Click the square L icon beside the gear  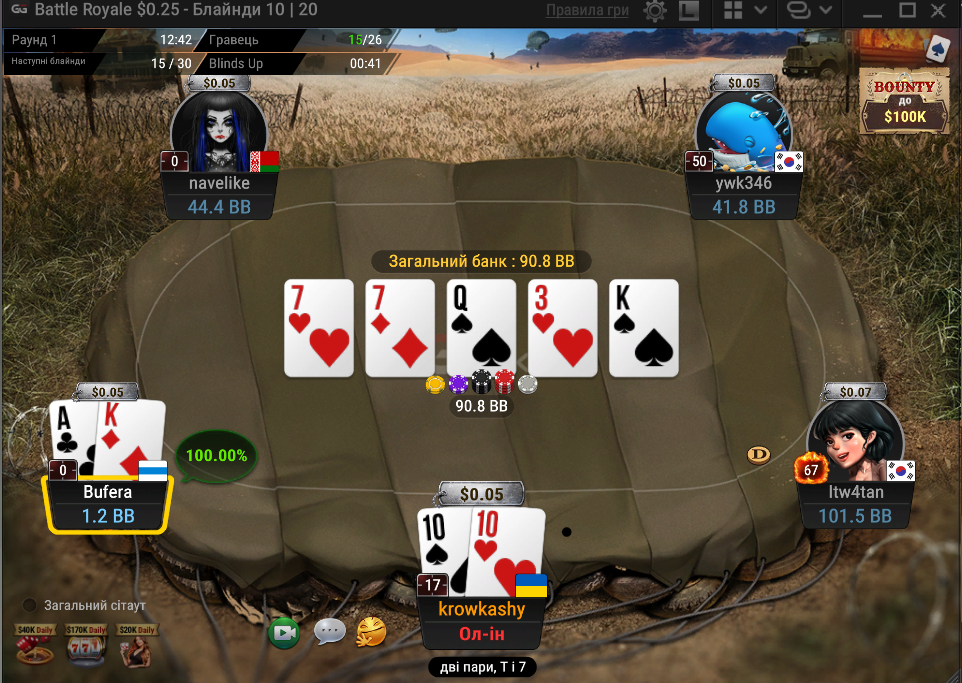point(688,11)
